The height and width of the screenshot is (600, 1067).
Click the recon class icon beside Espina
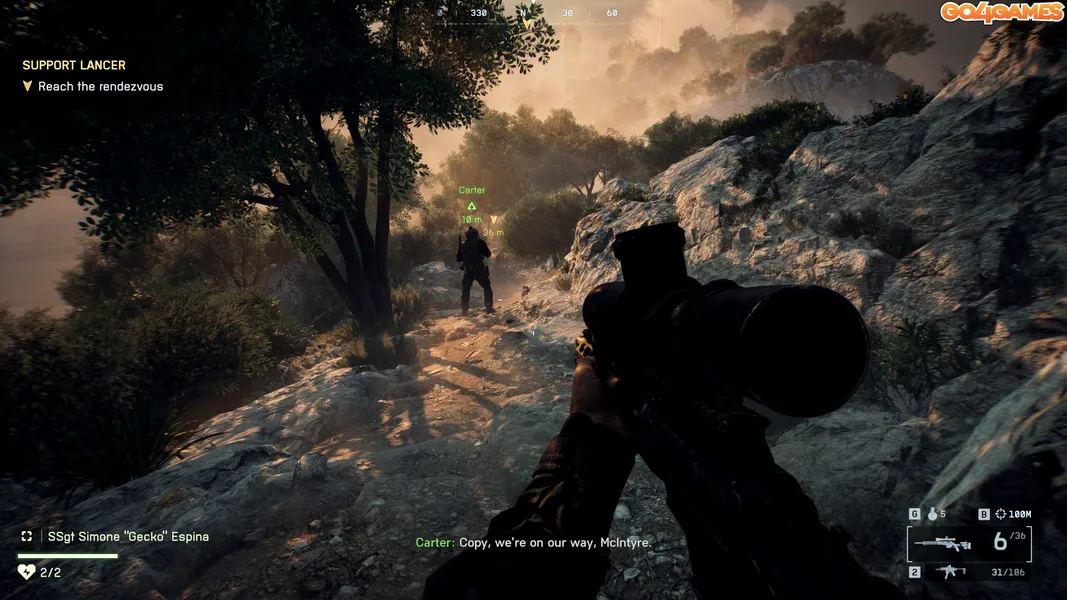click(x=27, y=536)
